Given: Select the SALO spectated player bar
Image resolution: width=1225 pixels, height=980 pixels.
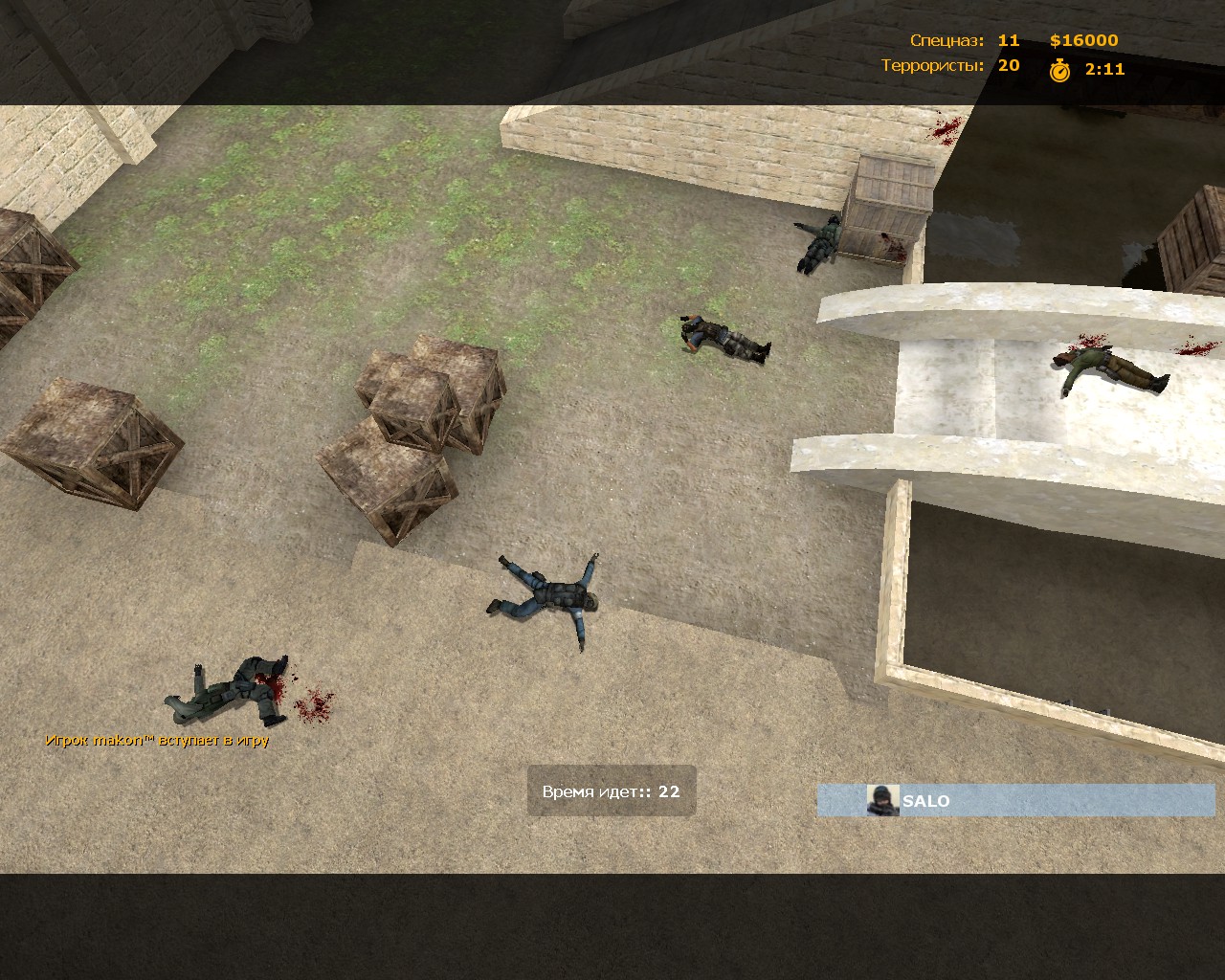Looking at the screenshot, I should pyautogui.click(x=1015, y=801).
